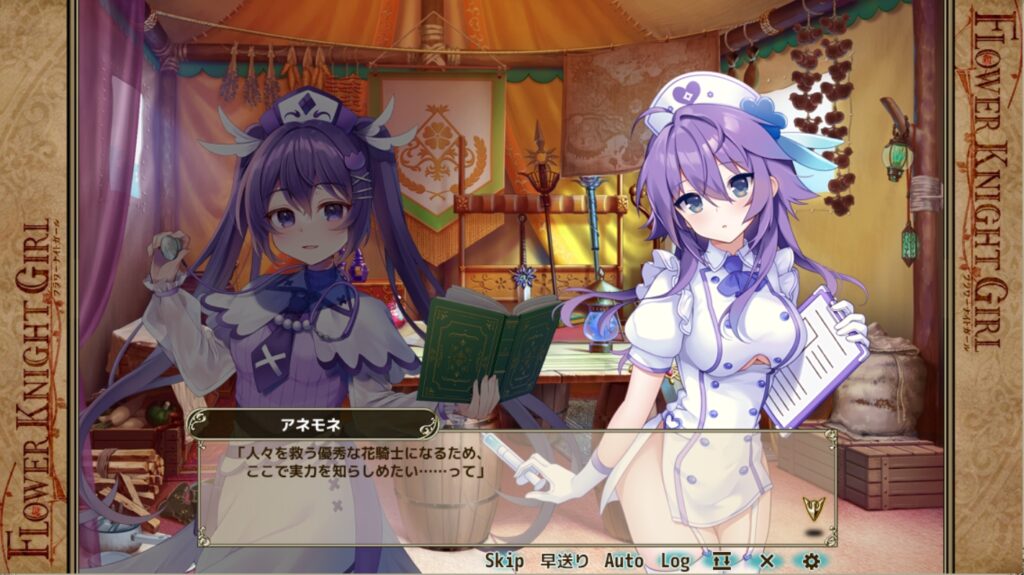Open the dialogue Log
Image resolution: width=1024 pixels, height=575 pixels.
(675, 561)
